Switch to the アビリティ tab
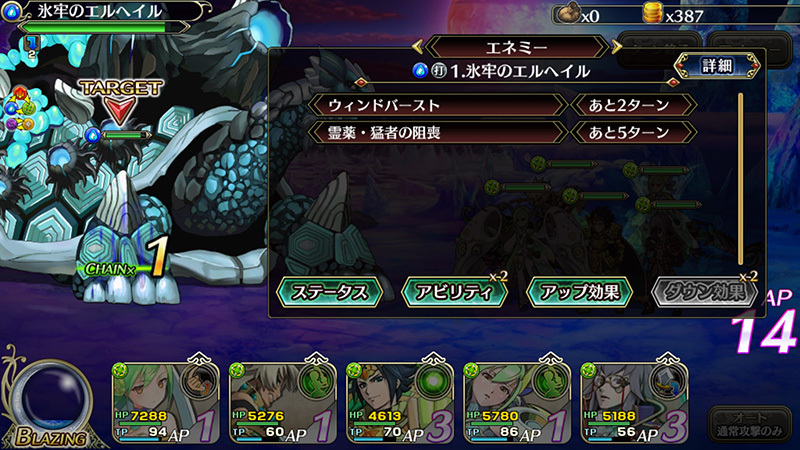This screenshot has height=450, width=800. (454, 292)
